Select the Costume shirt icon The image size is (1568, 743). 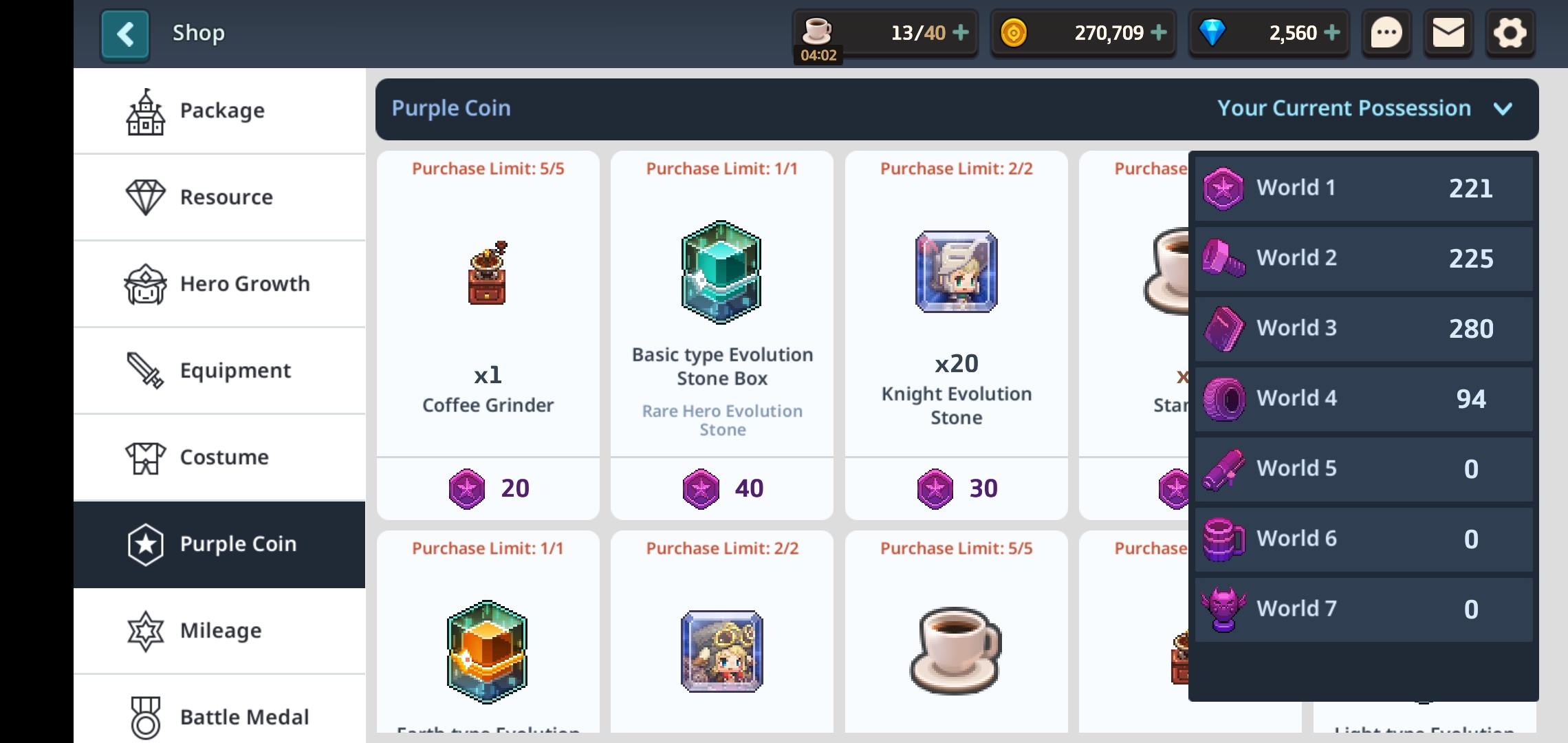(144, 457)
